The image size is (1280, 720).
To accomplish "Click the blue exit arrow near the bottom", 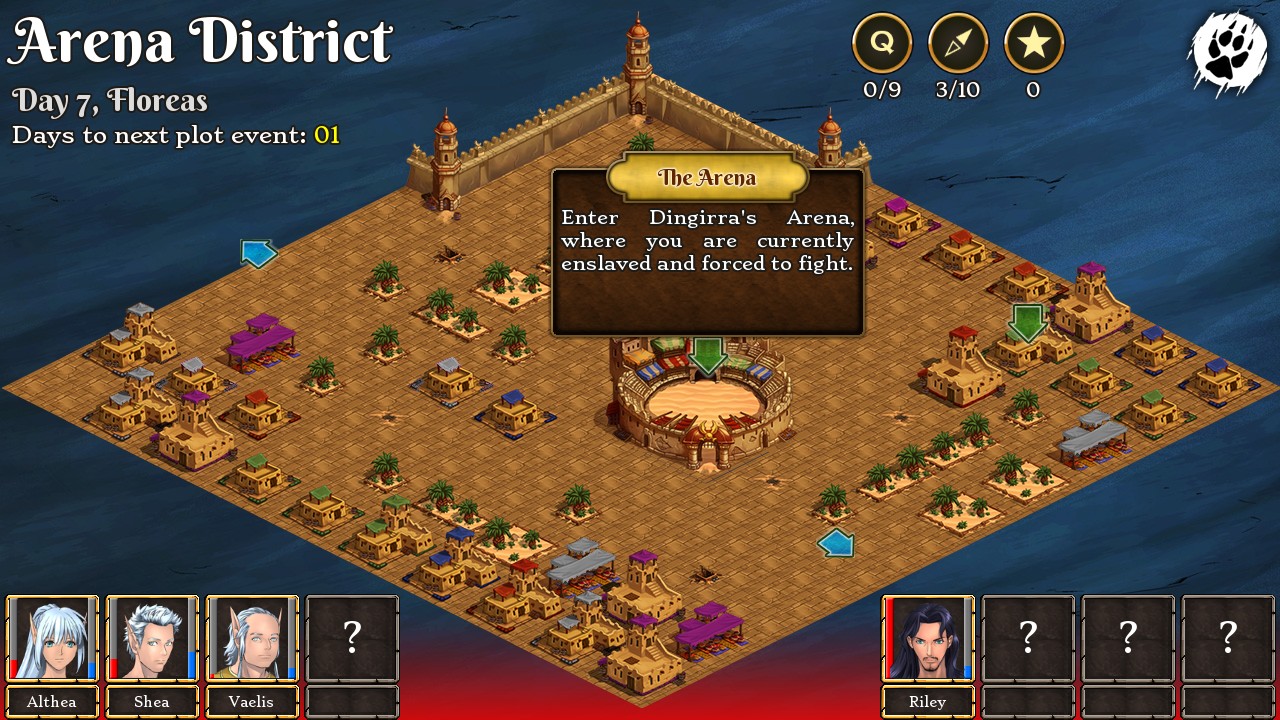I will point(836,542).
